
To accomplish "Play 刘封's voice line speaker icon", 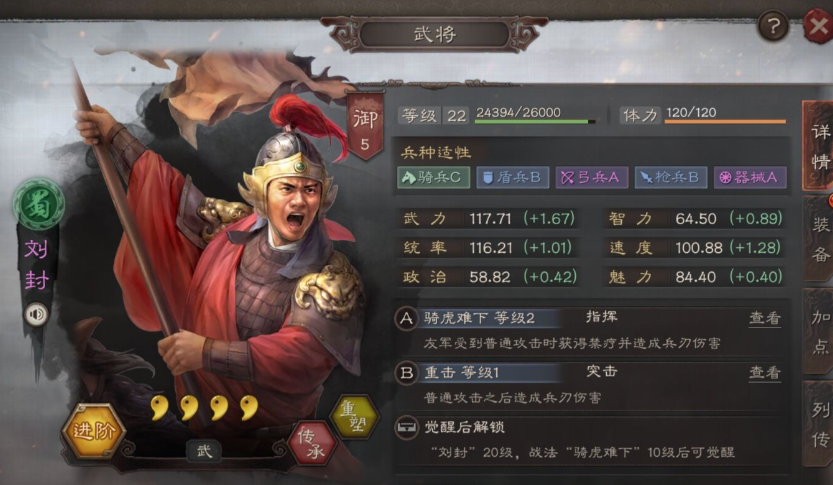I will pyautogui.click(x=37, y=314).
